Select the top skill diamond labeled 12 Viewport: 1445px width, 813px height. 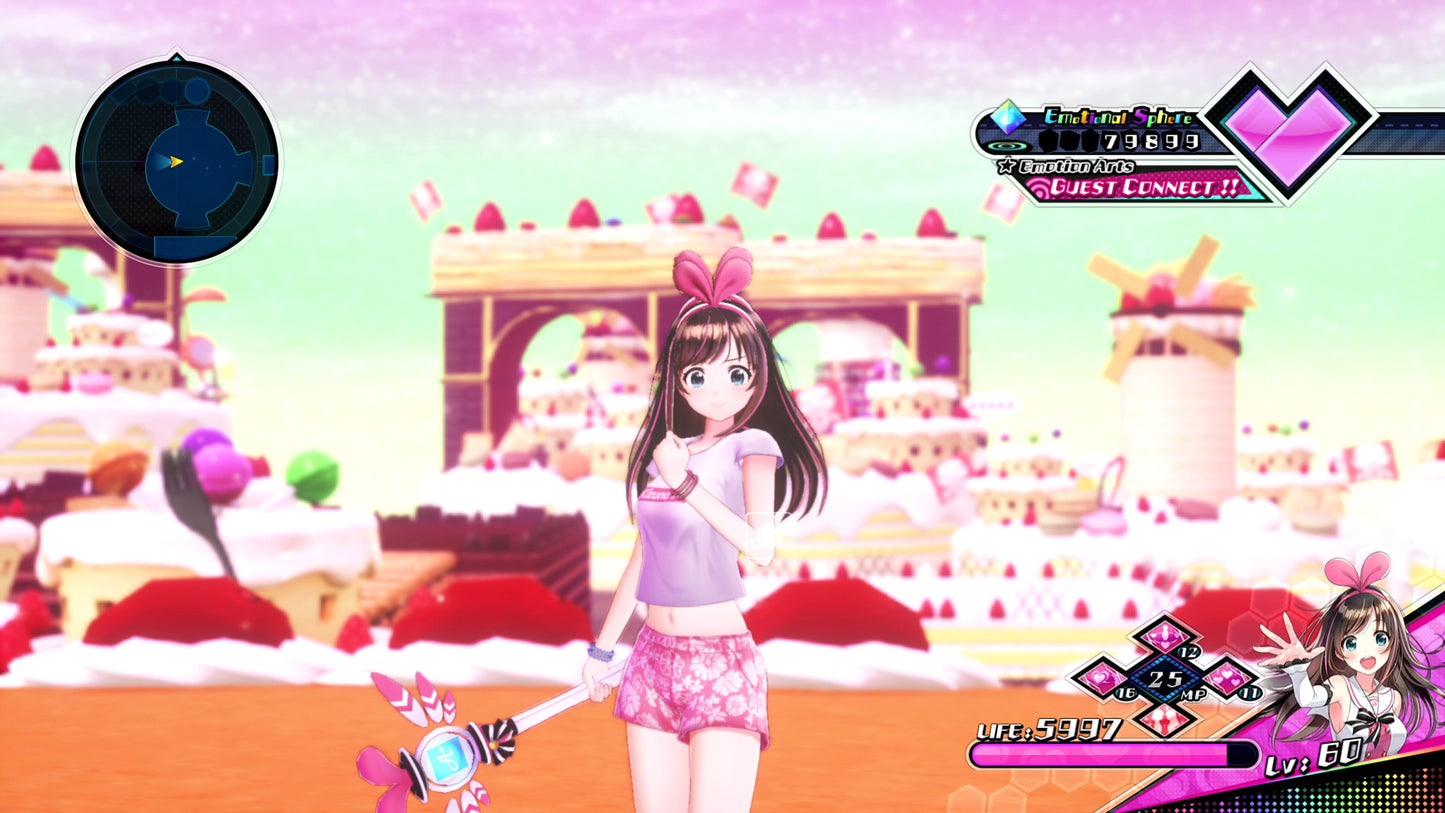(x=1164, y=636)
